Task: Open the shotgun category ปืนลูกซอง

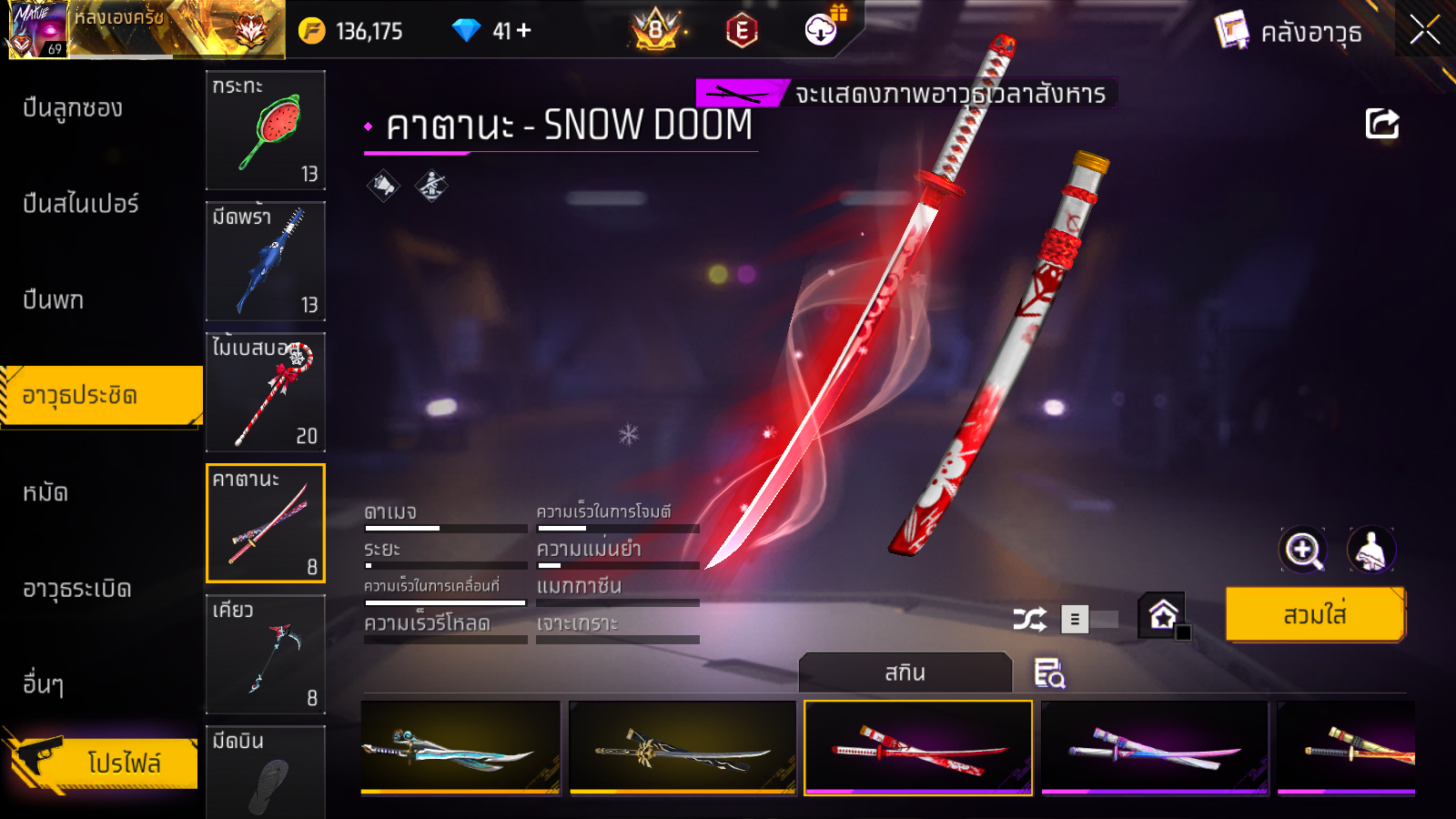Action: point(73,108)
